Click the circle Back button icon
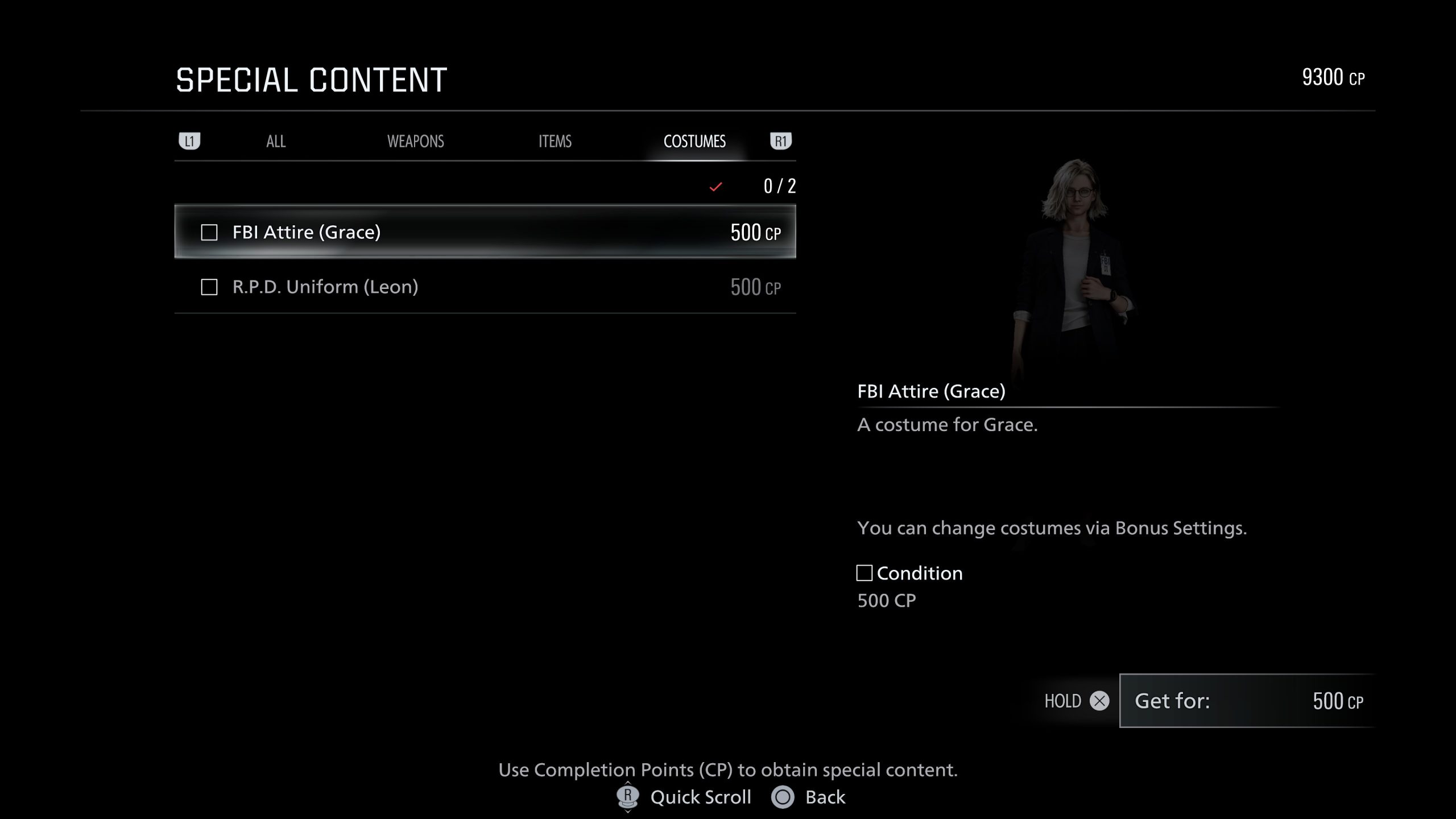 coord(783,797)
